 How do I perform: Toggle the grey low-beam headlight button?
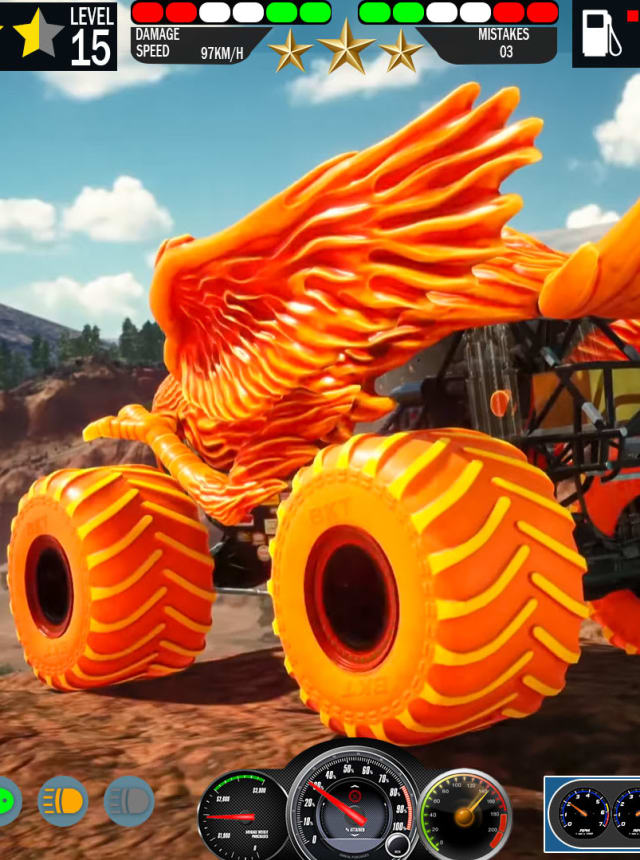pos(129,801)
